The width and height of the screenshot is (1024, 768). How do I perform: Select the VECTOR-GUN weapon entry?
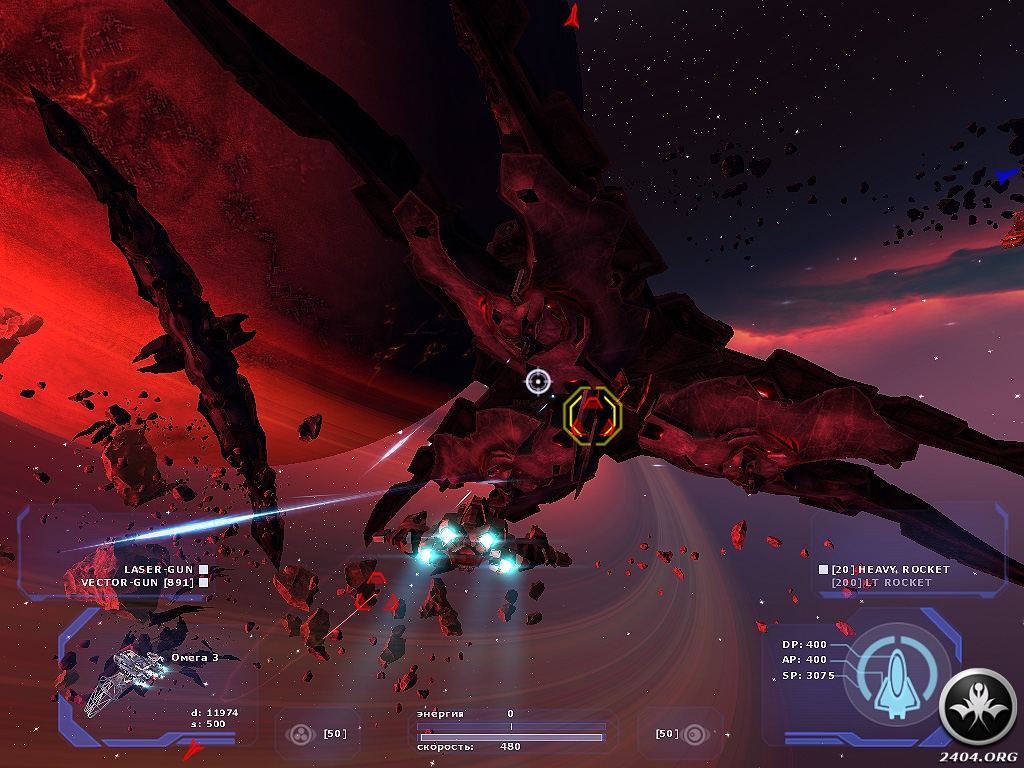[145, 582]
